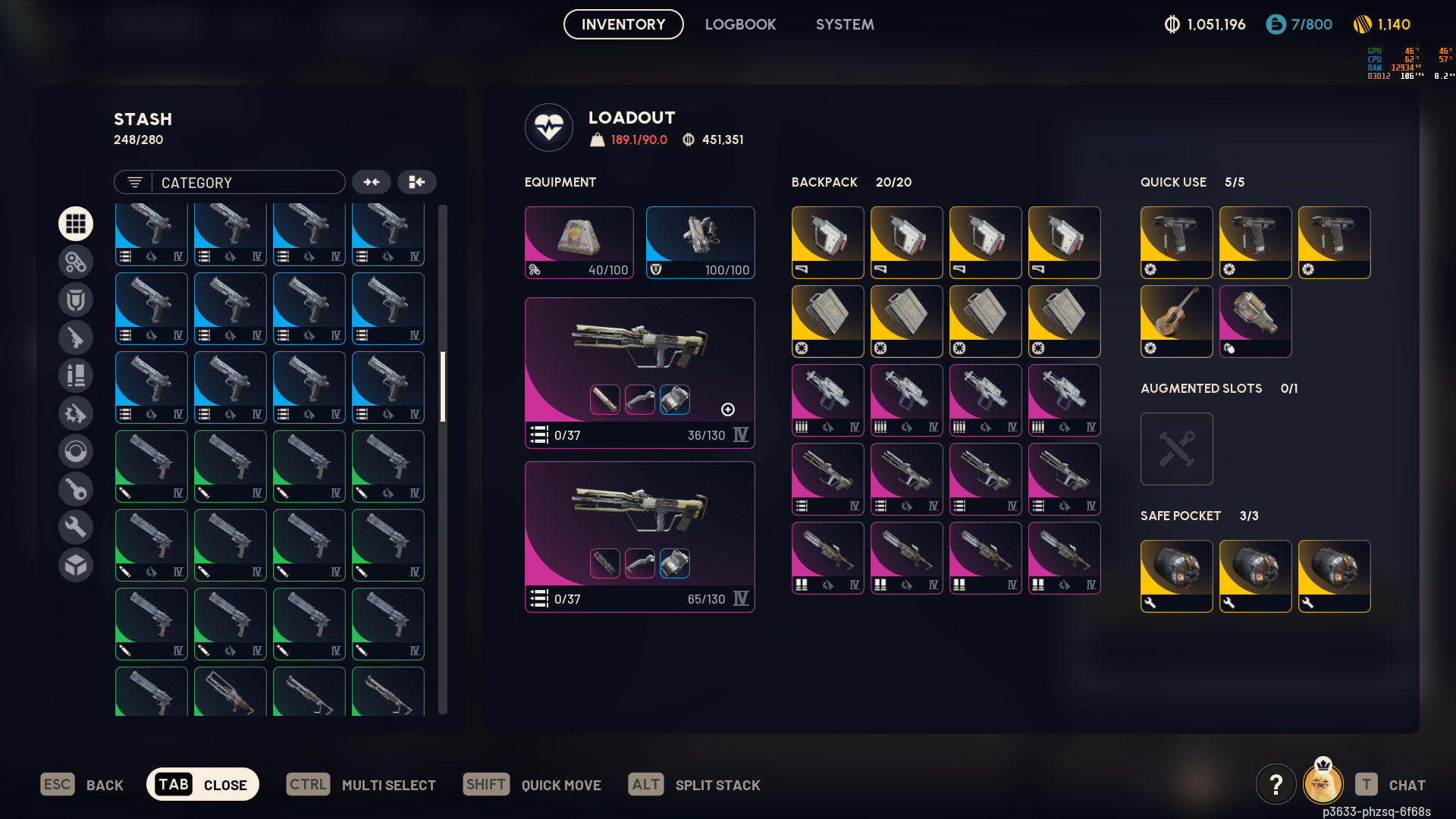The image size is (1456, 819).
Task: Select the pistol weapons filter icon
Action: (x=76, y=337)
